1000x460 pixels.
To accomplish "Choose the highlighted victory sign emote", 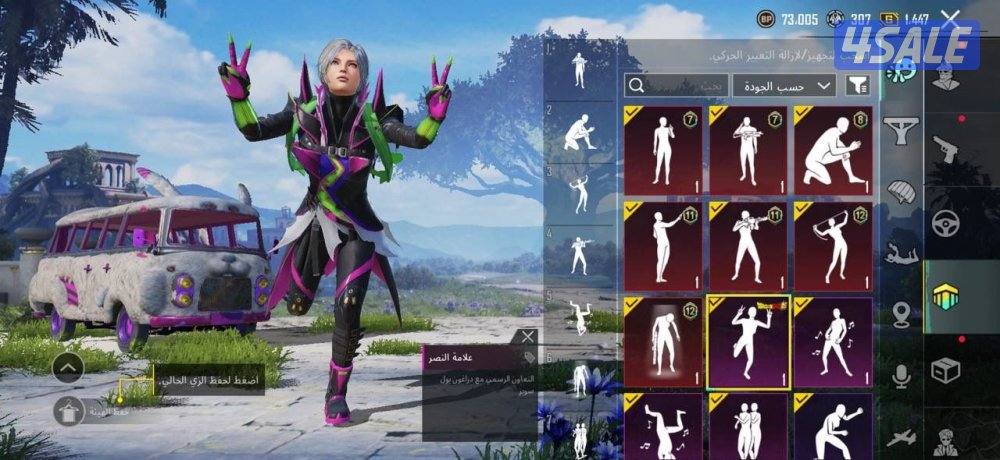I will tap(748, 342).
